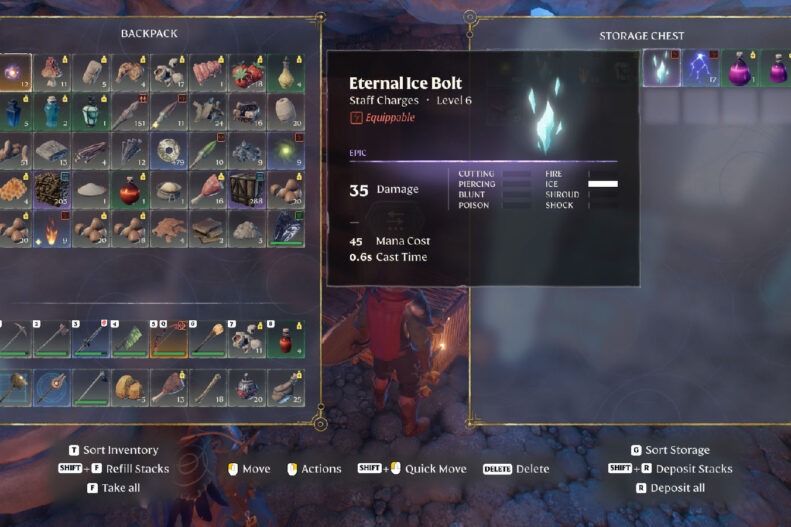
Task: Choose the bow in hotbar slot five
Action: pyautogui.click(x=169, y=340)
